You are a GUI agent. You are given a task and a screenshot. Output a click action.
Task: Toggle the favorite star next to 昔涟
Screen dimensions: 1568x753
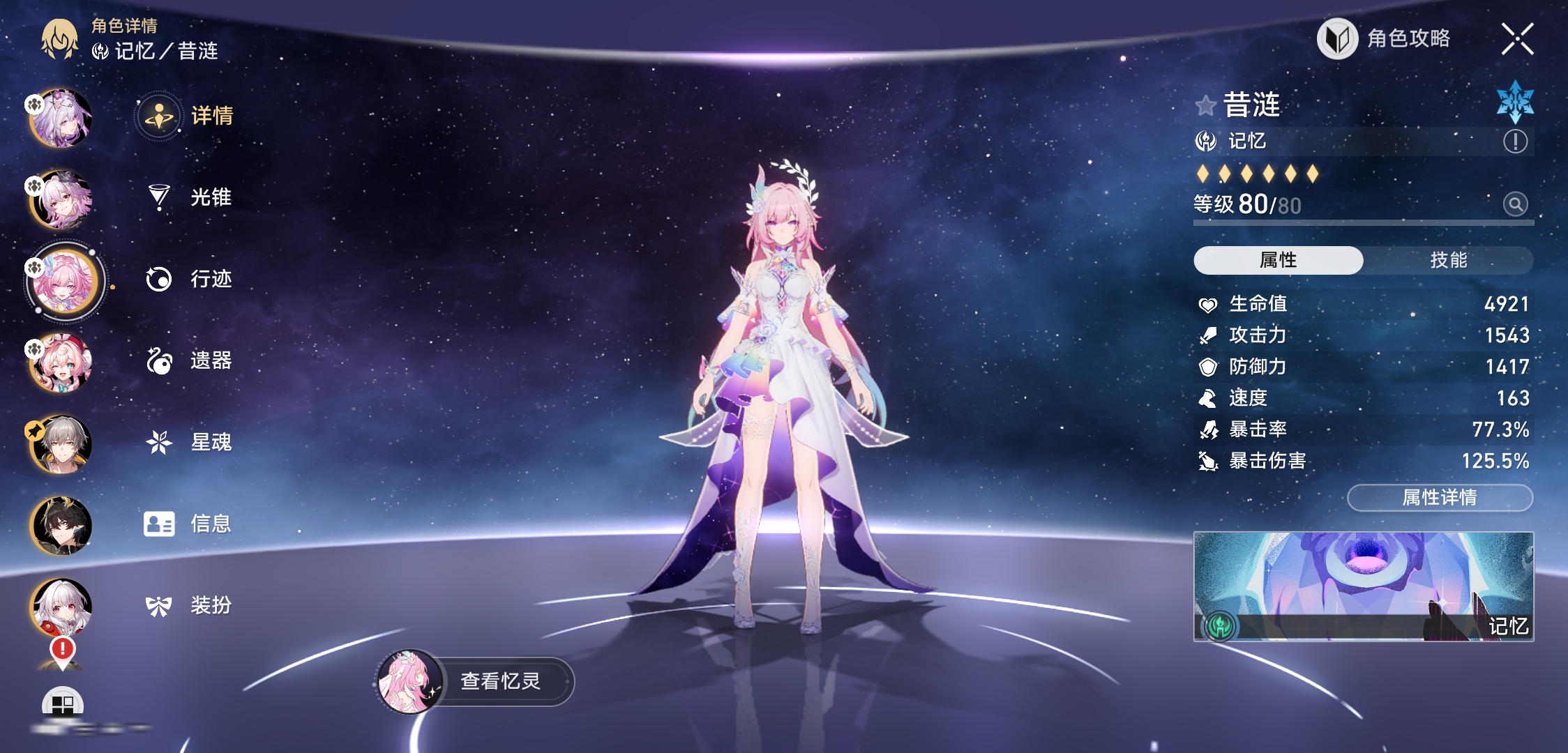tap(1205, 106)
